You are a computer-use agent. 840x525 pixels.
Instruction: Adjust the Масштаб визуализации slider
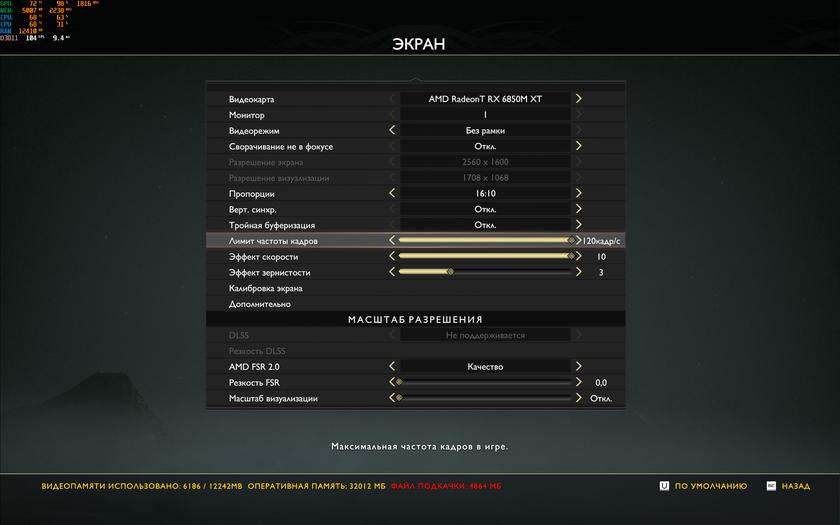(485, 398)
